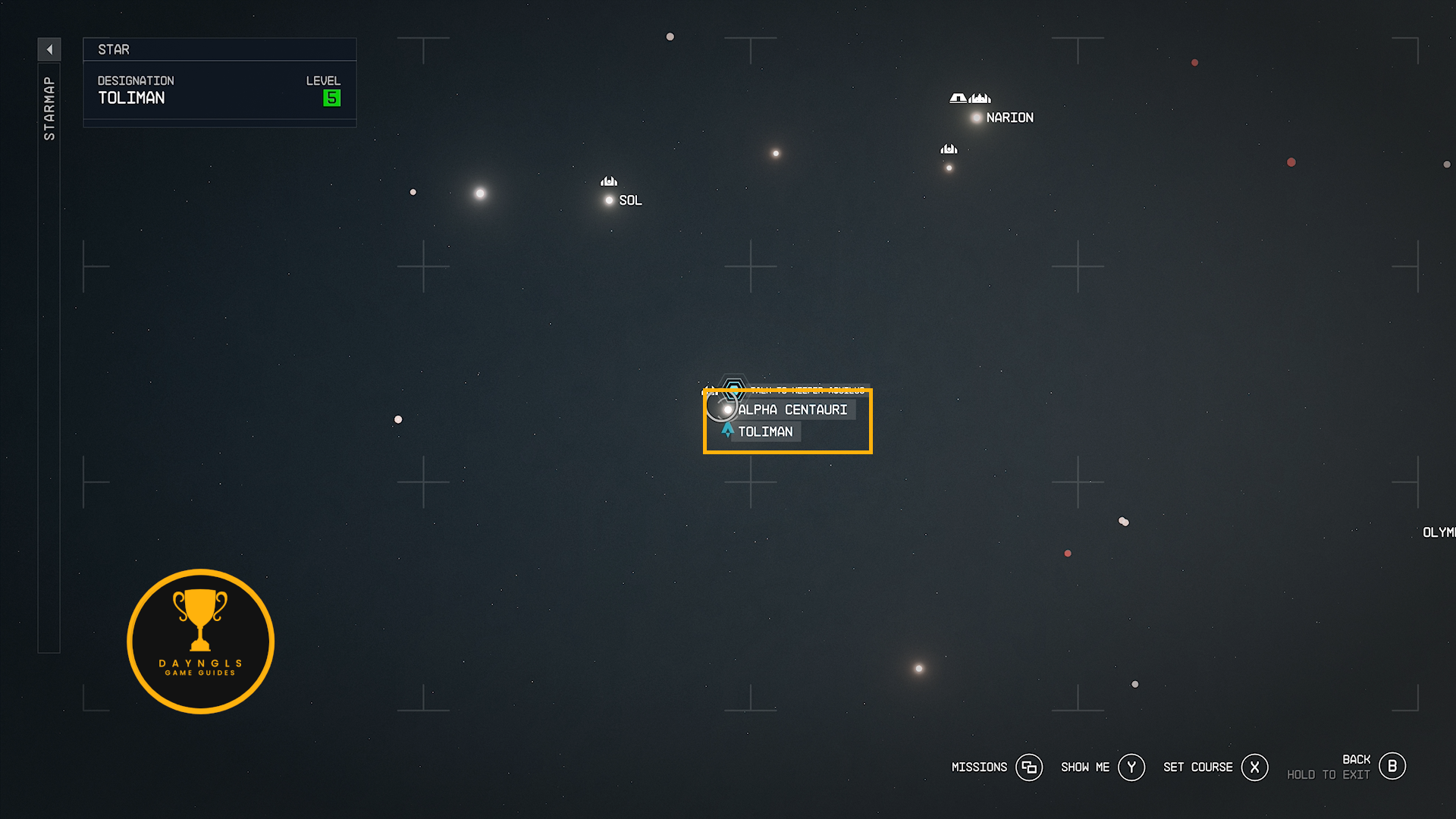Collapse the starmap panel with the back arrow
The height and width of the screenshot is (819, 1456).
click(x=49, y=50)
